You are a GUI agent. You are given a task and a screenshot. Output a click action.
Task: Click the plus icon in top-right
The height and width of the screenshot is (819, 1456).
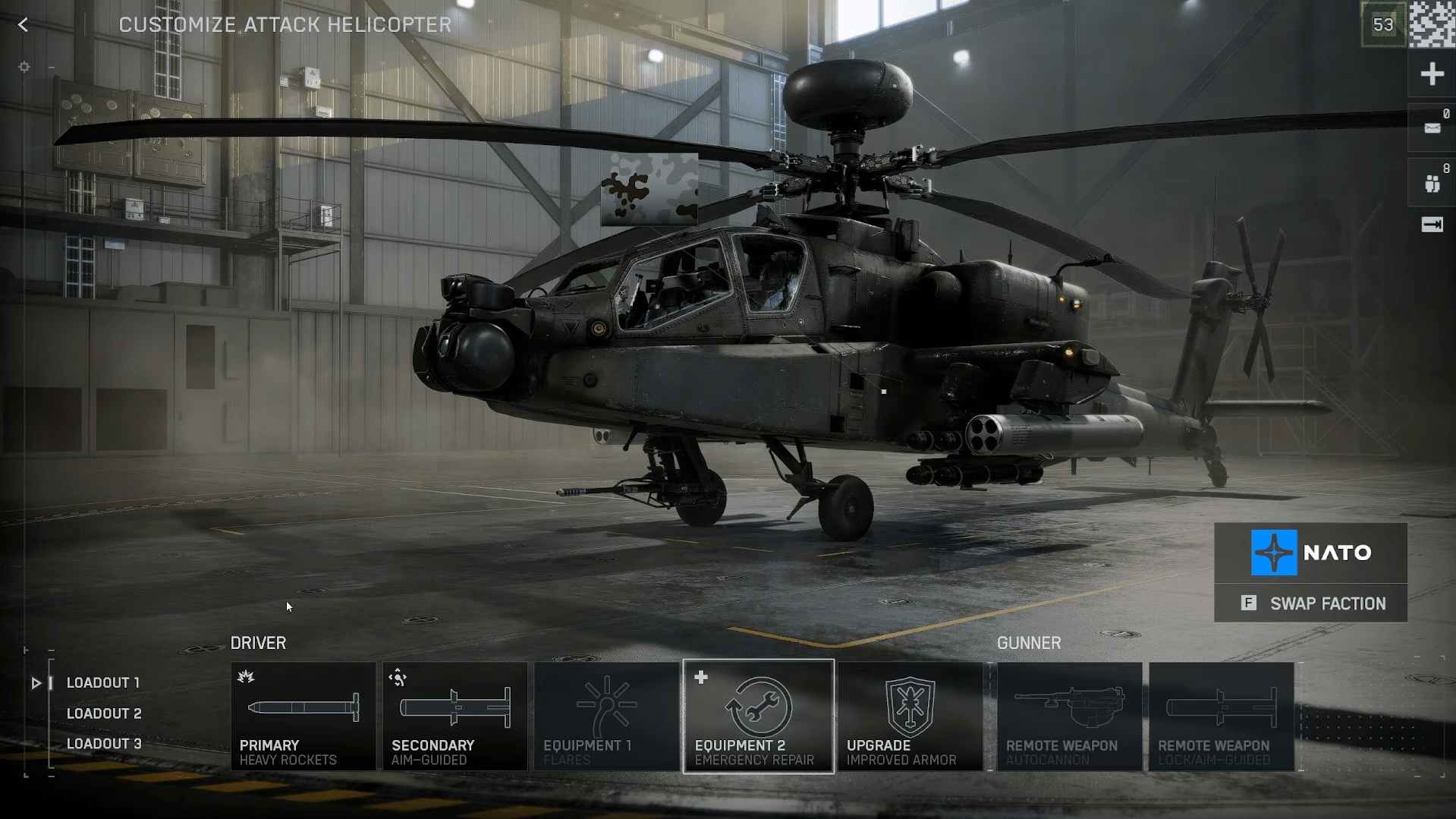point(1432,74)
